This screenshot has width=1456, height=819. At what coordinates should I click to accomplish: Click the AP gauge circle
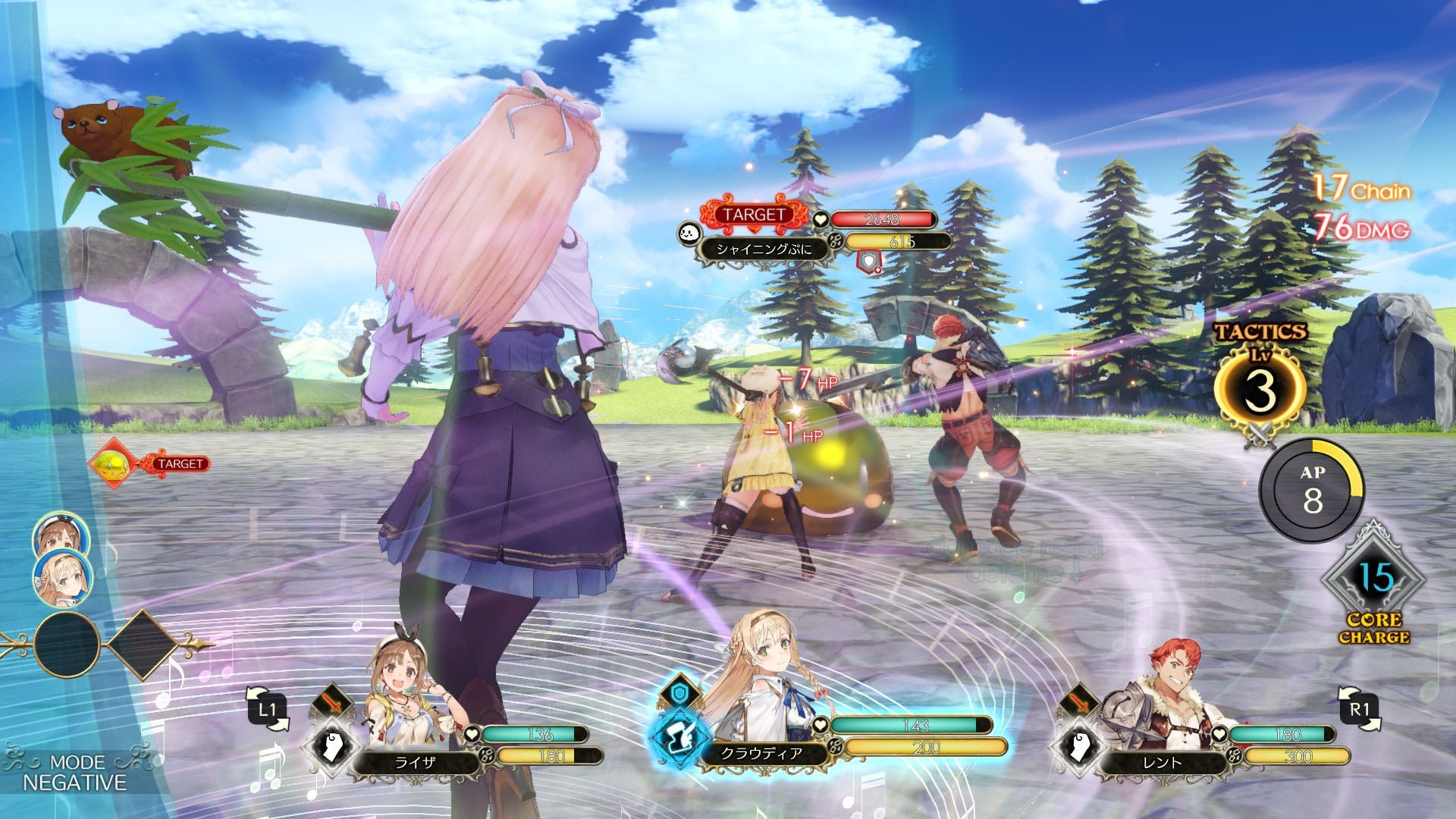(x=1312, y=491)
